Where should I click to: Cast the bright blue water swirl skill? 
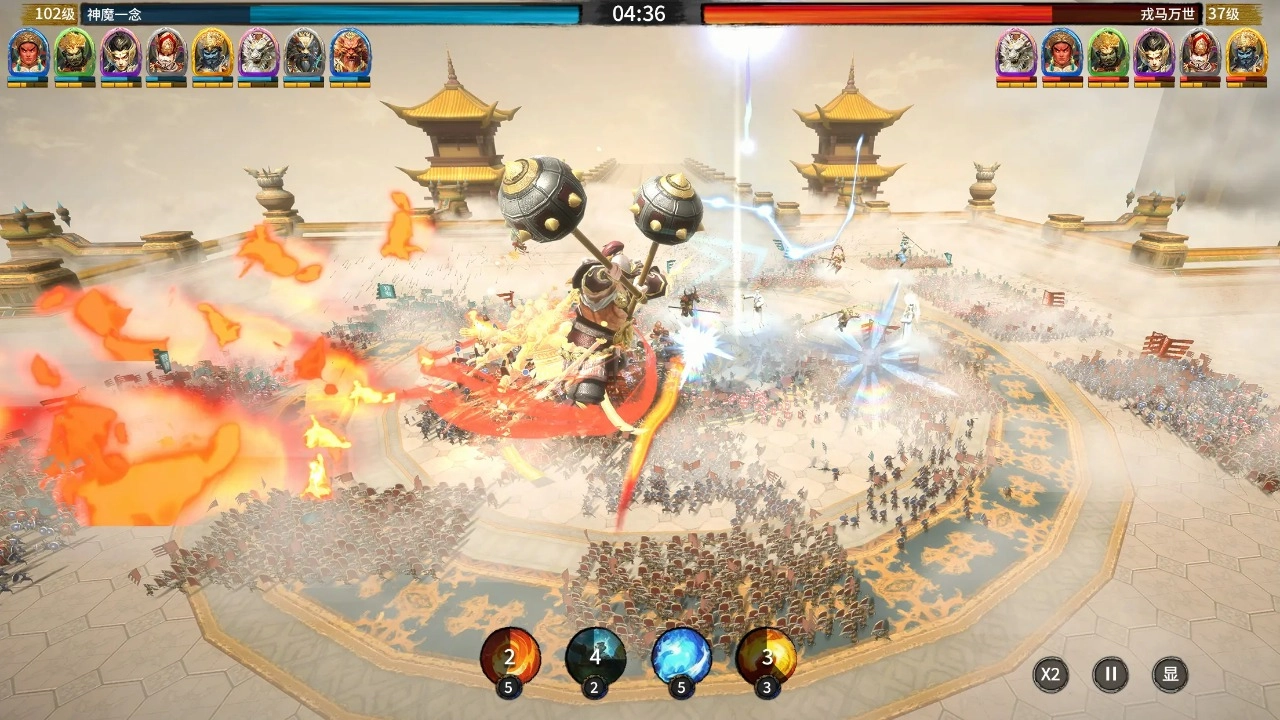click(682, 657)
